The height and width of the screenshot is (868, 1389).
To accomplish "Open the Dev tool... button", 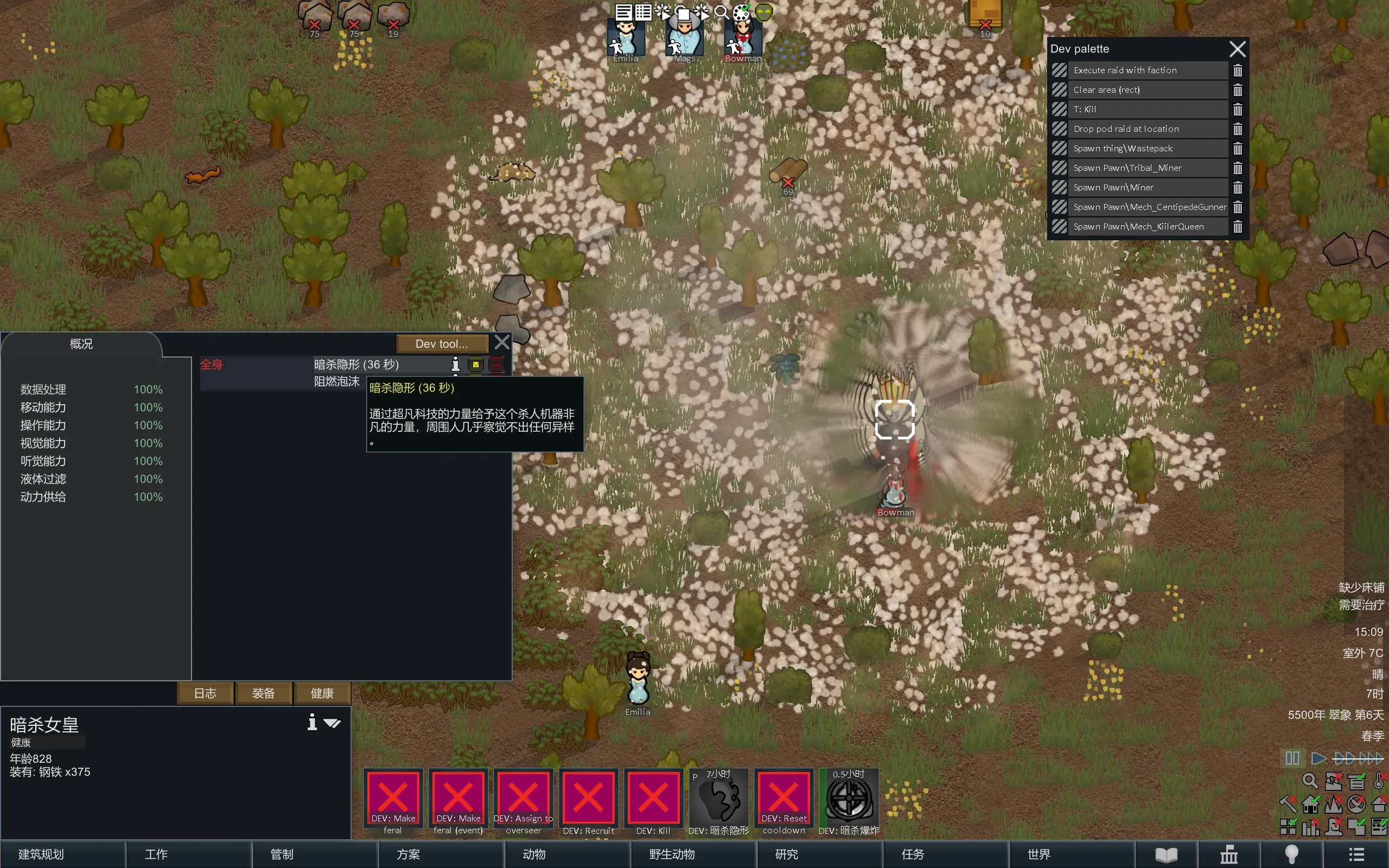I will 441,343.
